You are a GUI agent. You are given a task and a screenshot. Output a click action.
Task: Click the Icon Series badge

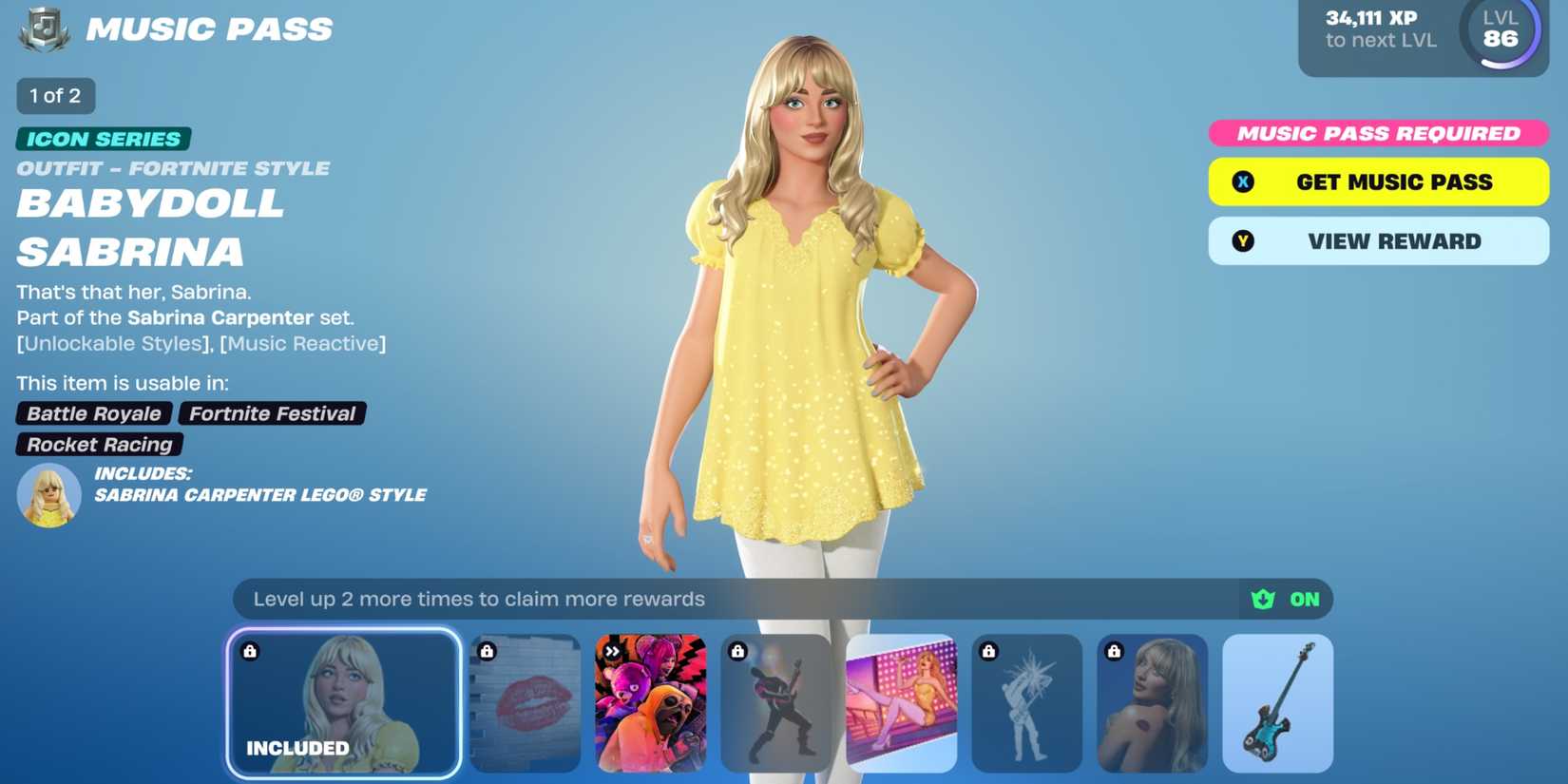101,138
